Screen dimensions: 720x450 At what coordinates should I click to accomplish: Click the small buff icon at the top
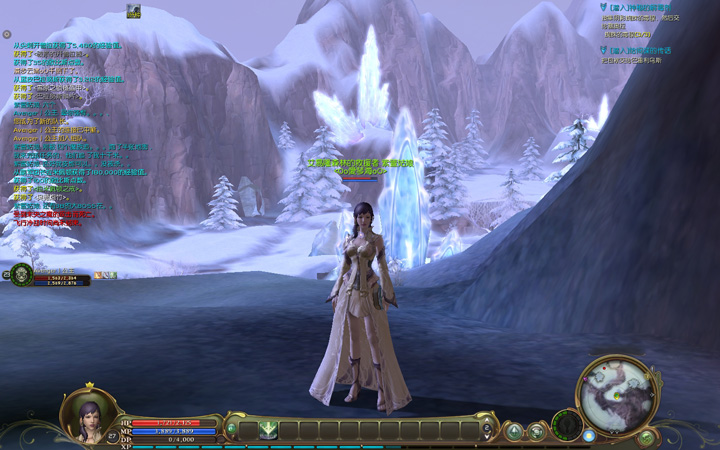click(x=132, y=10)
